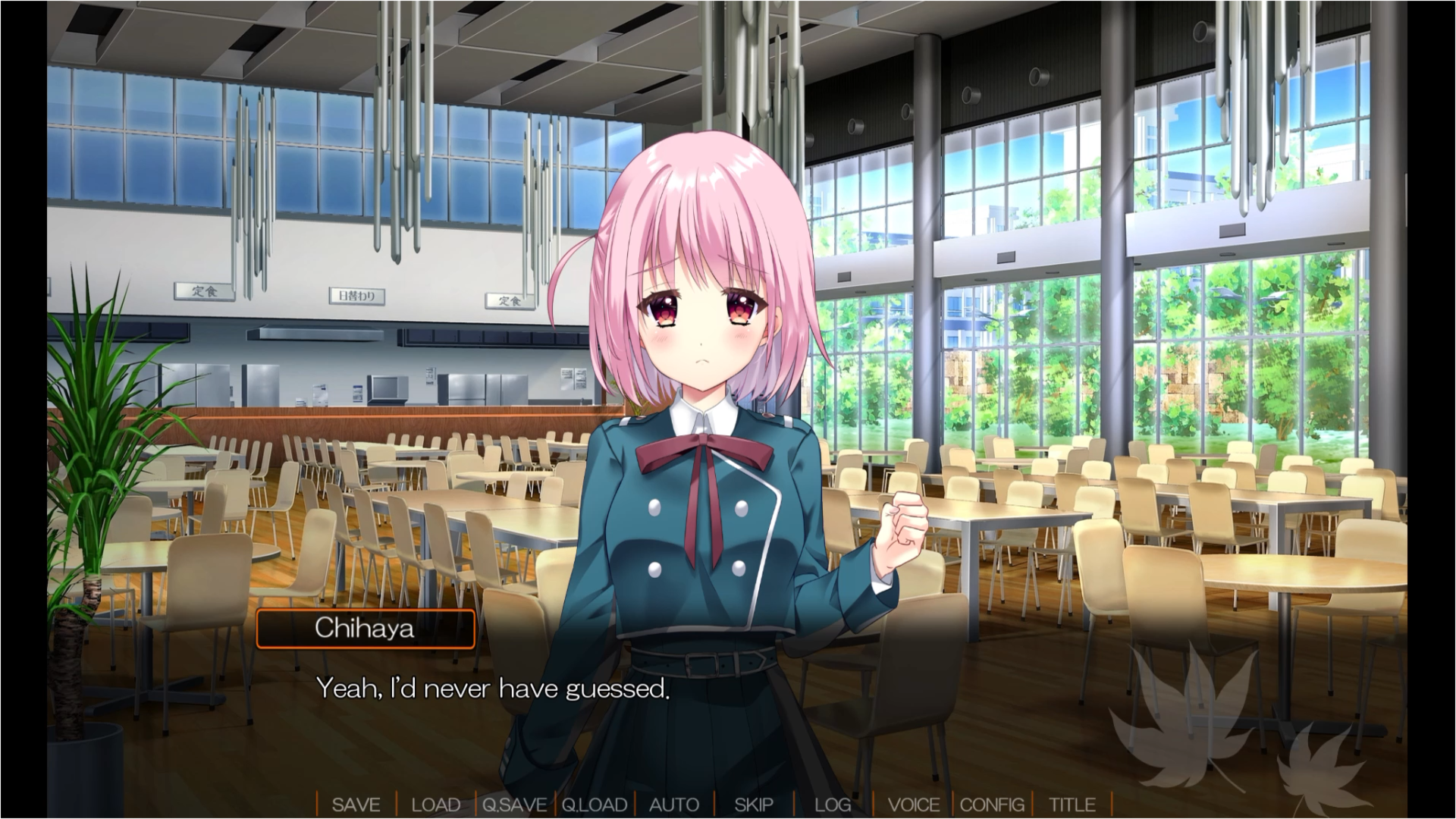Perform a quick save with Q.SAVE
The image size is (1456, 819).
[x=515, y=805]
